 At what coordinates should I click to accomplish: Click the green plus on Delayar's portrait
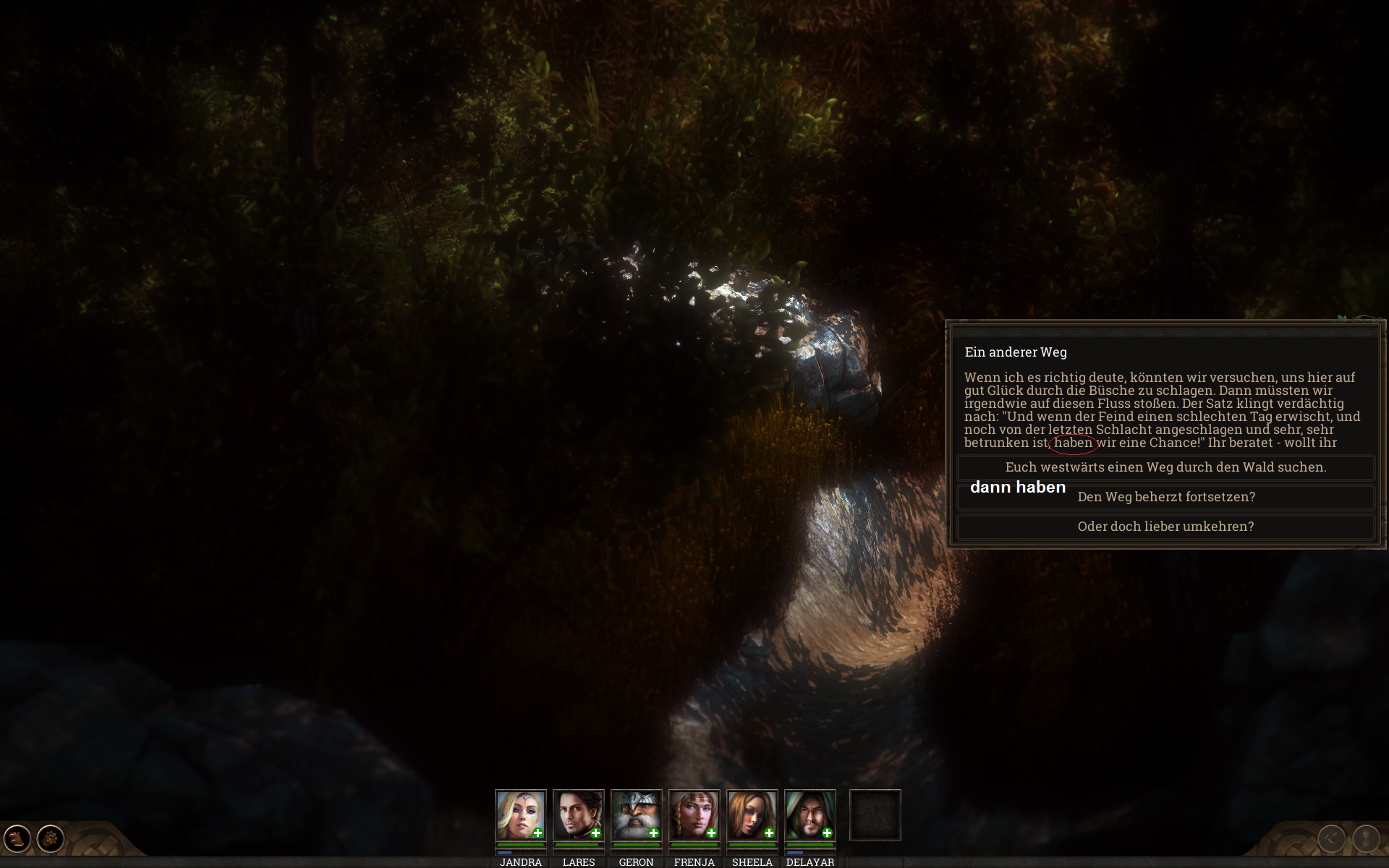[x=827, y=833]
